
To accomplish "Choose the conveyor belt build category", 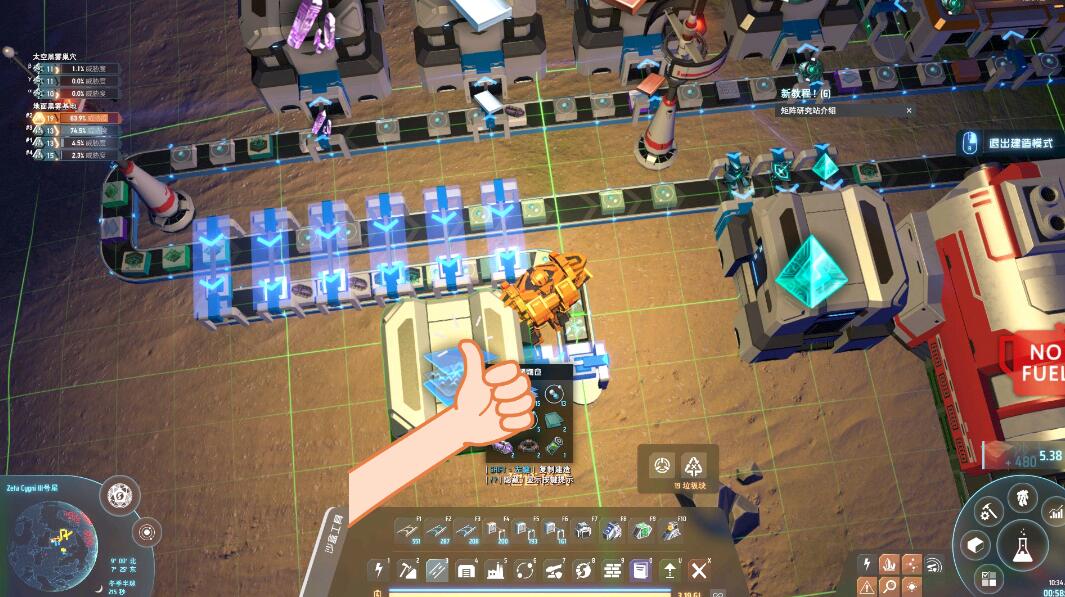I will tap(436, 570).
